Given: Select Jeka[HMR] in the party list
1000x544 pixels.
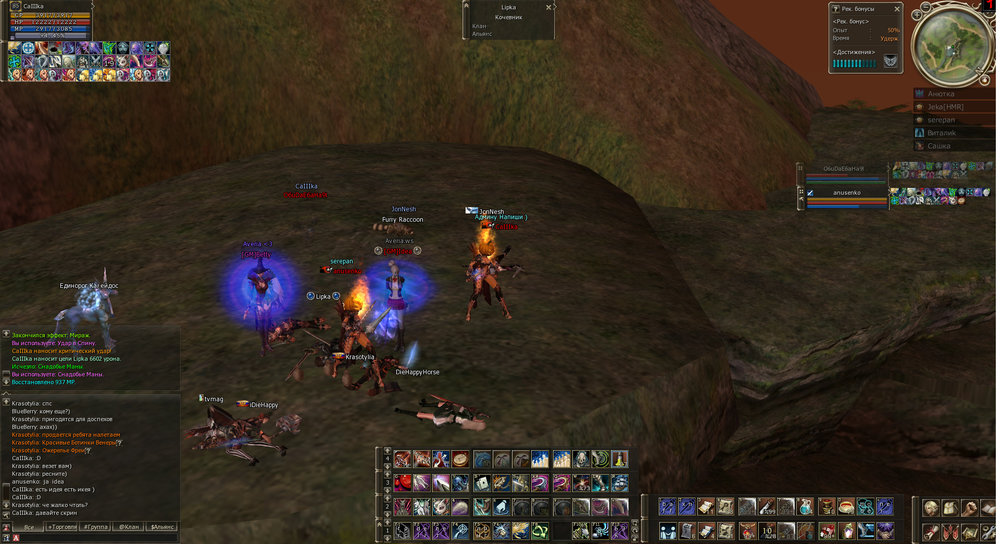Looking at the screenshot, I should (953, 107).
